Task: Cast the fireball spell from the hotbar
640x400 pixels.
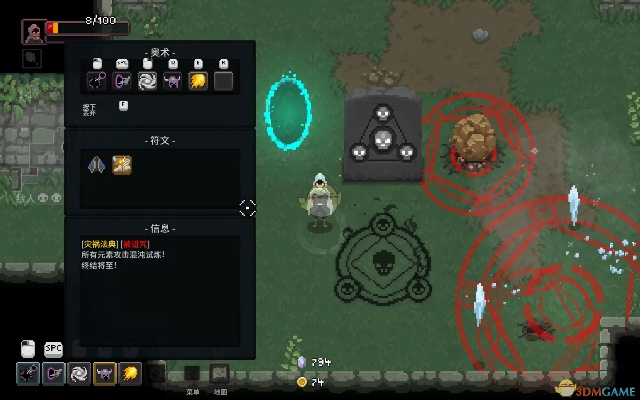Action: pos(130,374)
